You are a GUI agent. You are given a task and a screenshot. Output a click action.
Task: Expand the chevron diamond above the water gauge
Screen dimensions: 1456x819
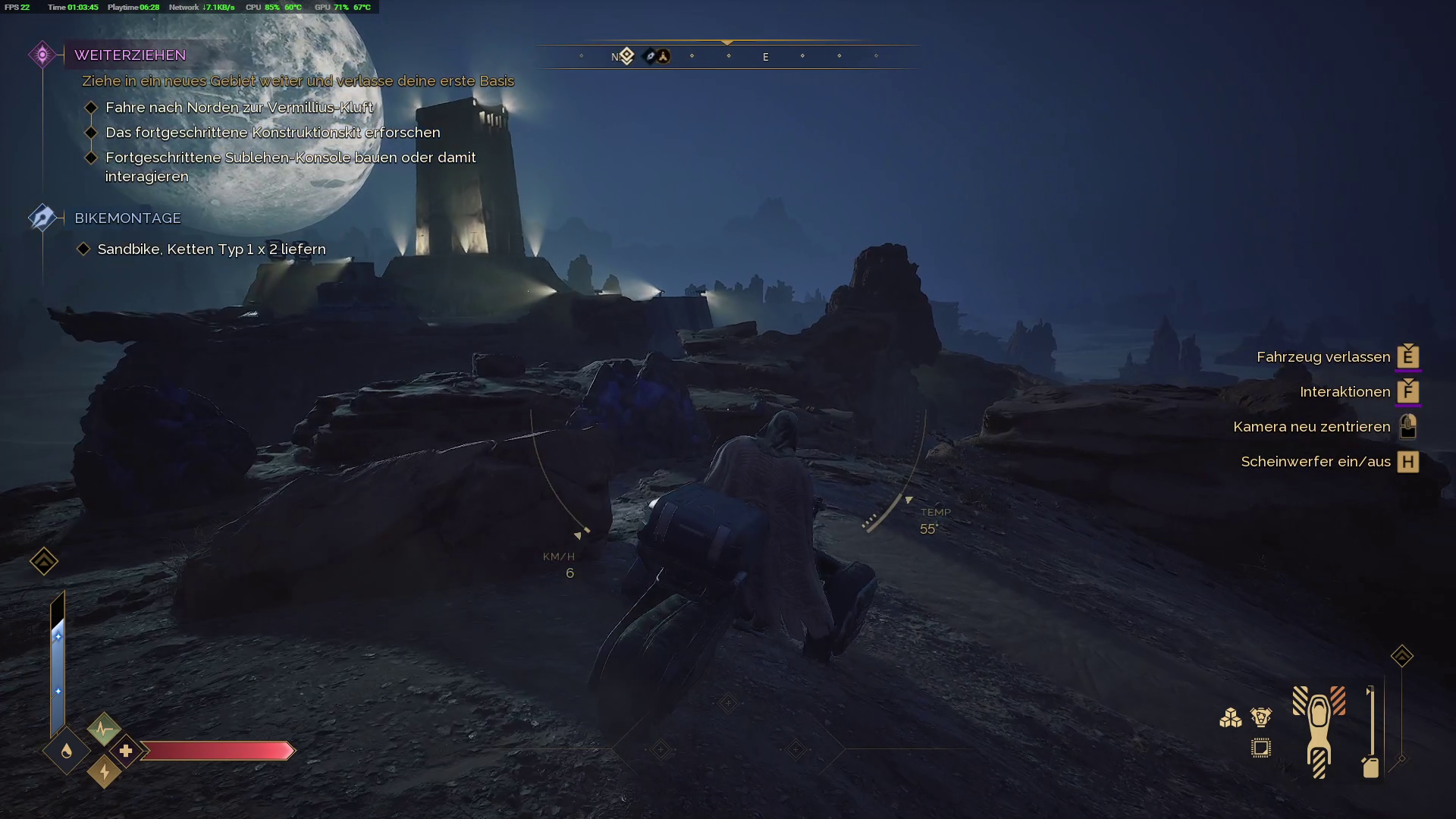[44, 561]
